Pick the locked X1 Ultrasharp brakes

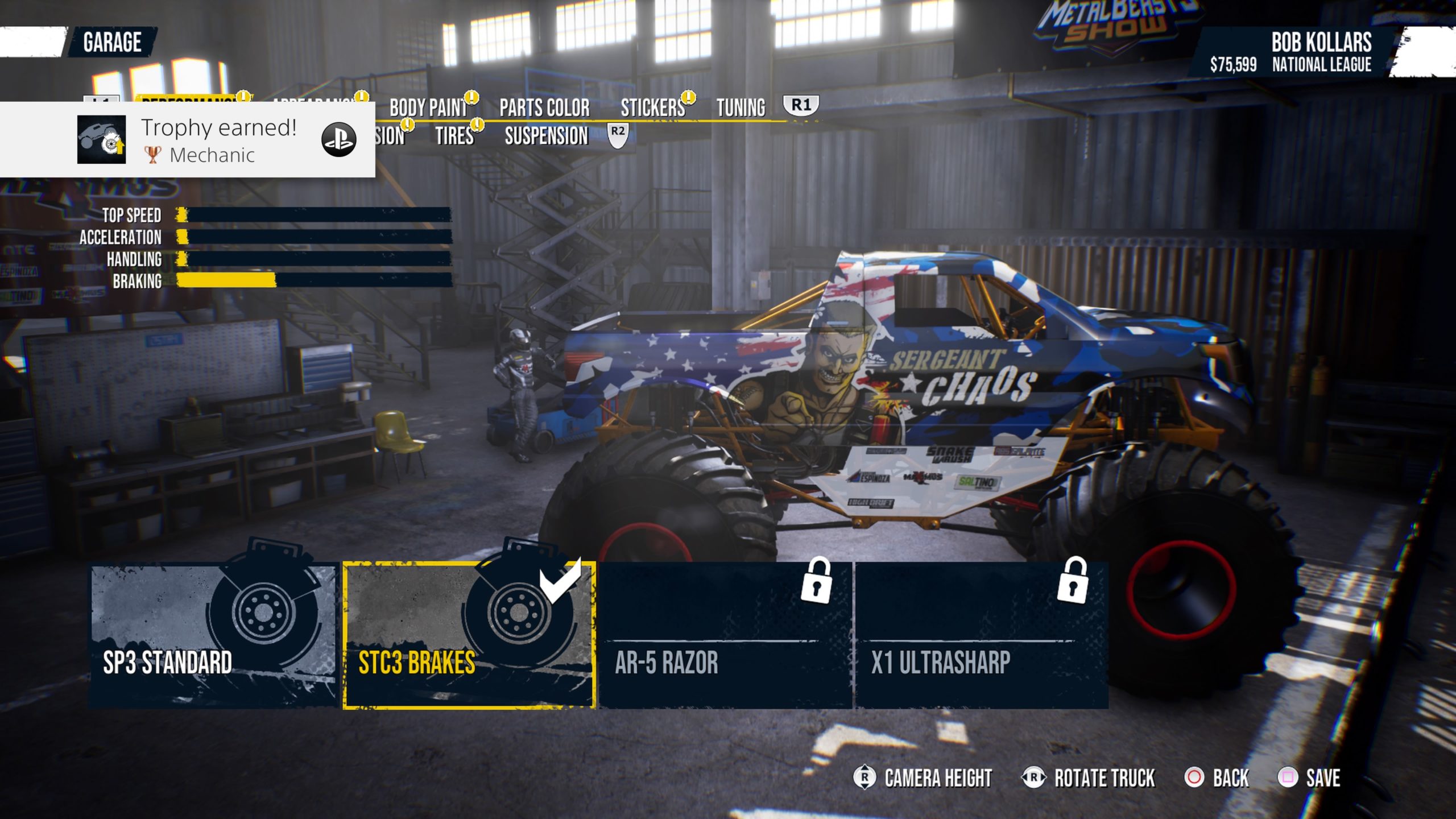pos(982,635)
